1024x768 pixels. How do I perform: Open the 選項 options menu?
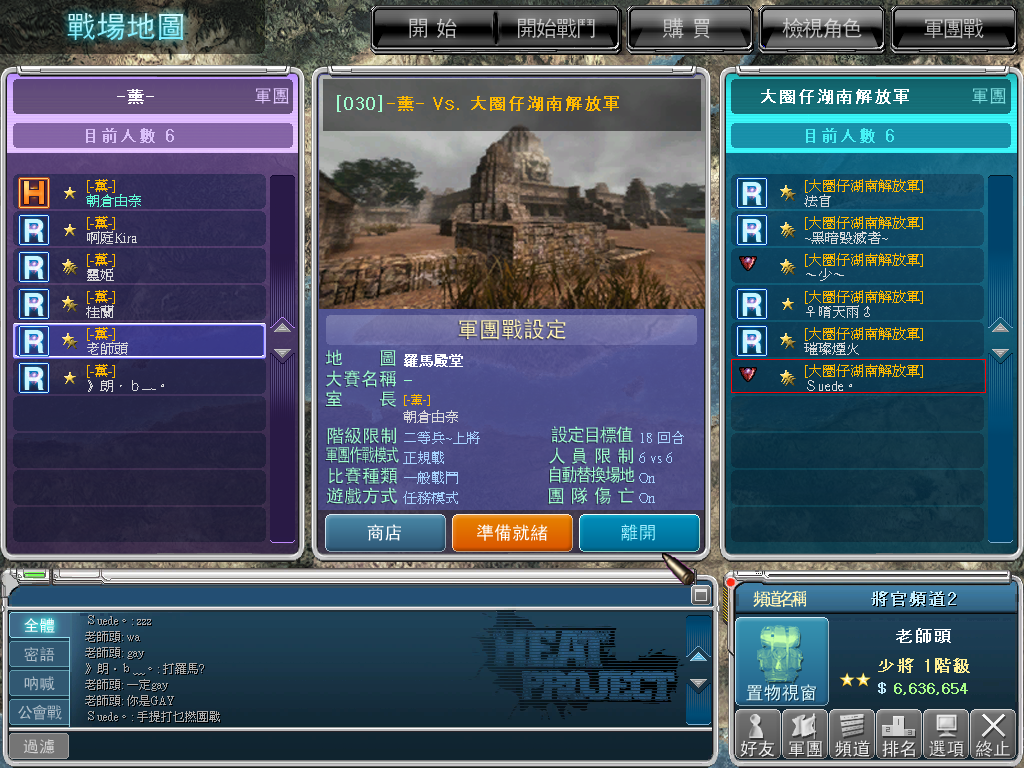[x=946, y=735]
